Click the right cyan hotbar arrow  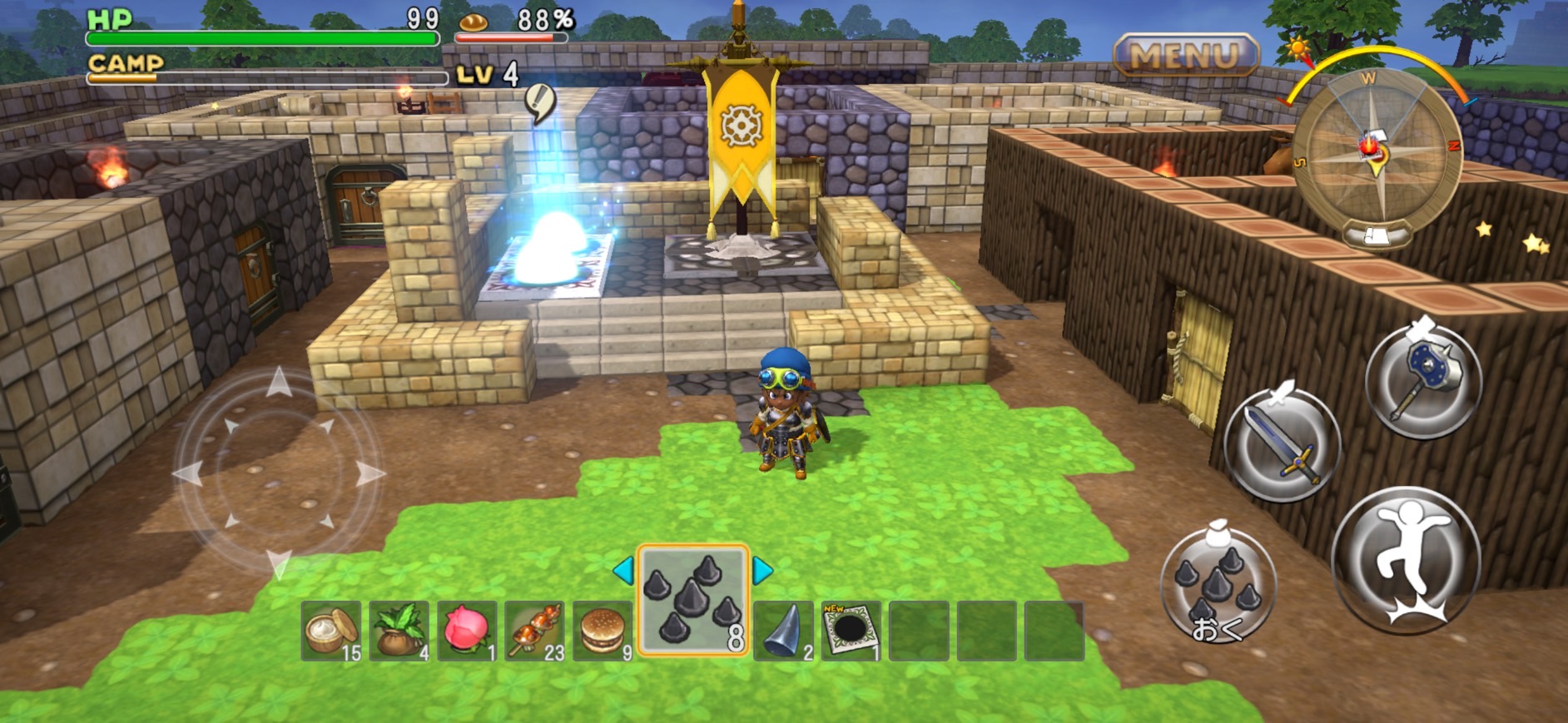pyautogui.click(x=762, y=571)
